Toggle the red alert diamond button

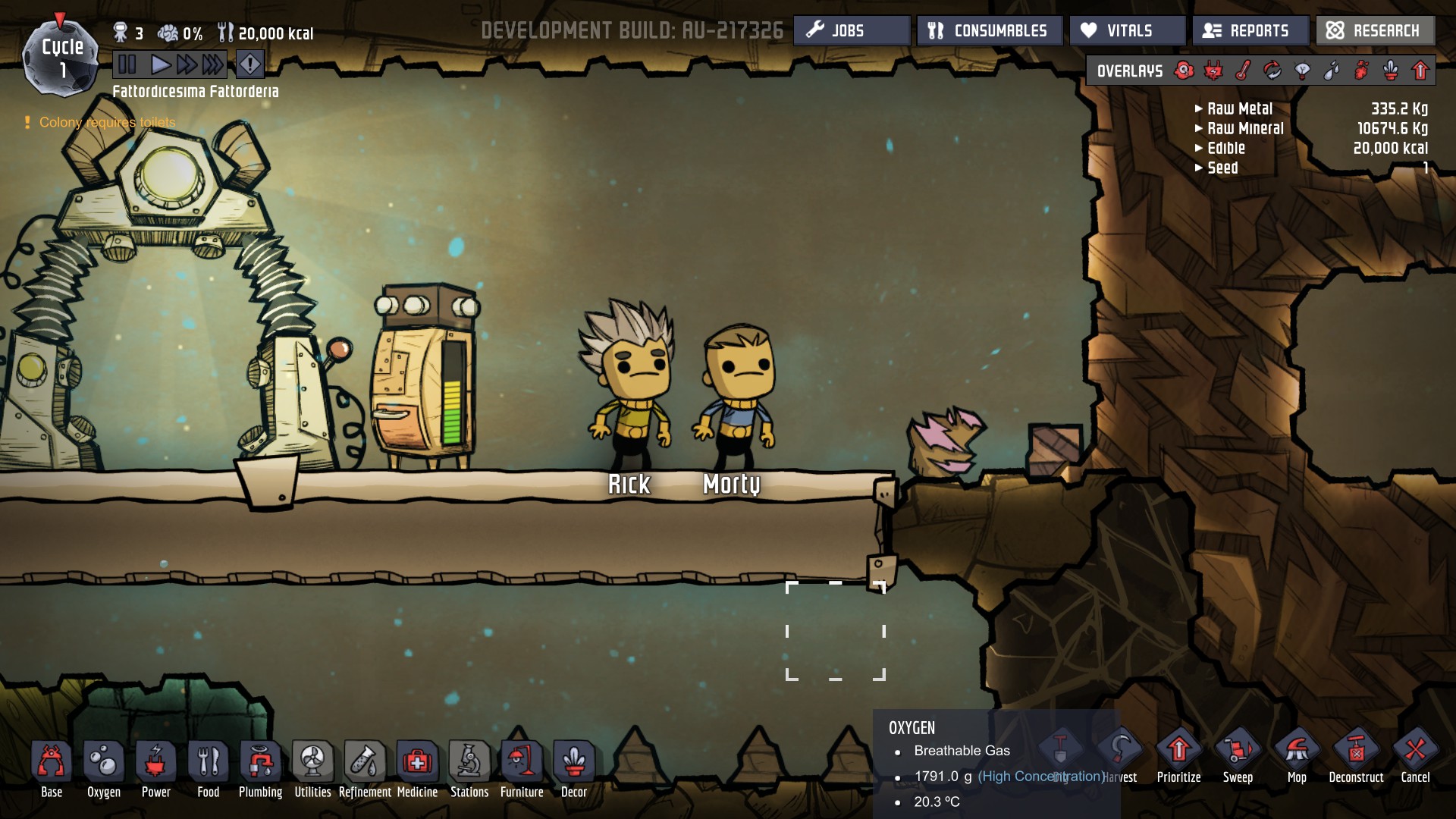pyautogui.click(x=250, y=64)
